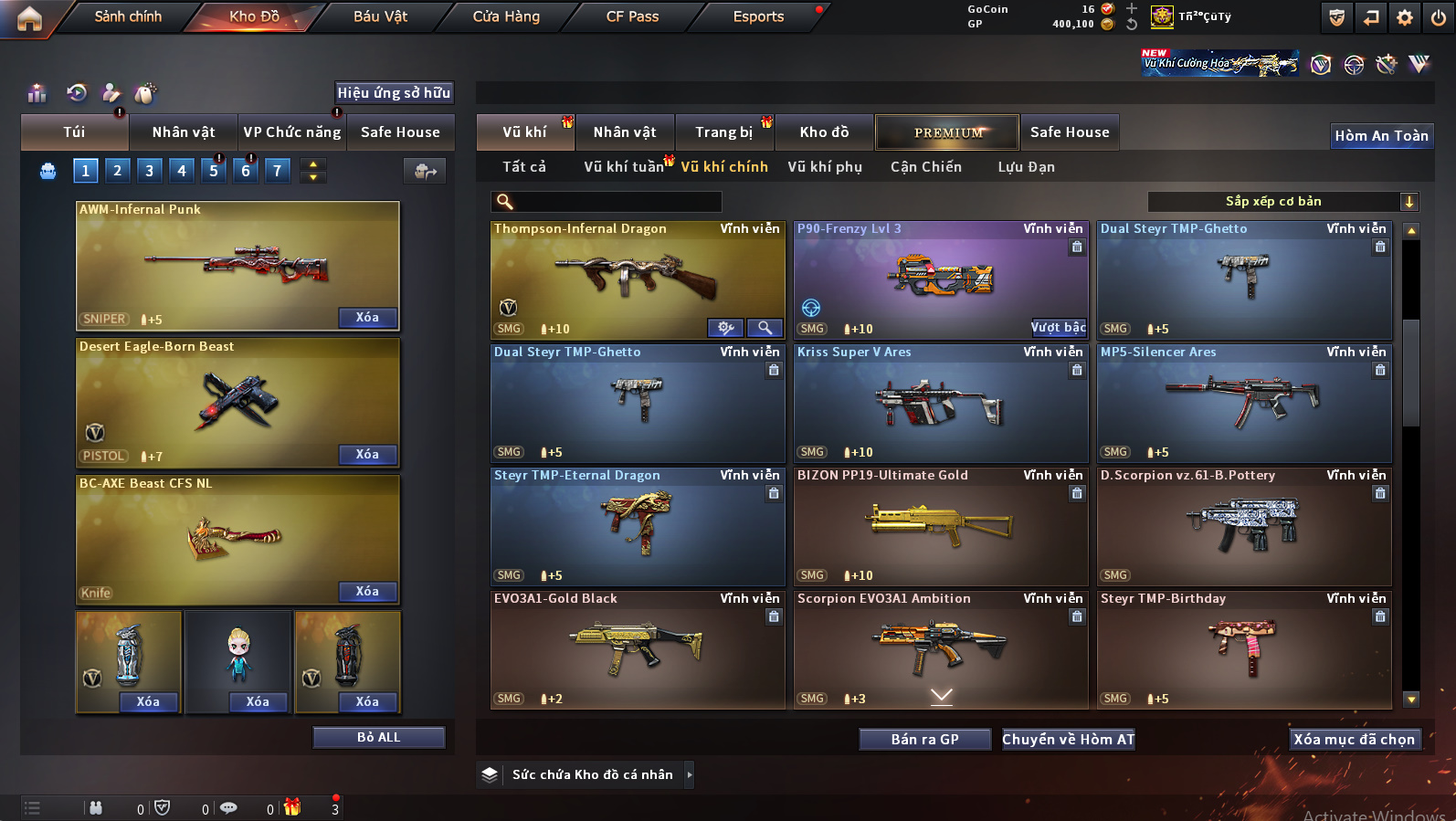Select bag preset number 3
1456x821 pixels.
pyautogui.click(x=150, y=171)
